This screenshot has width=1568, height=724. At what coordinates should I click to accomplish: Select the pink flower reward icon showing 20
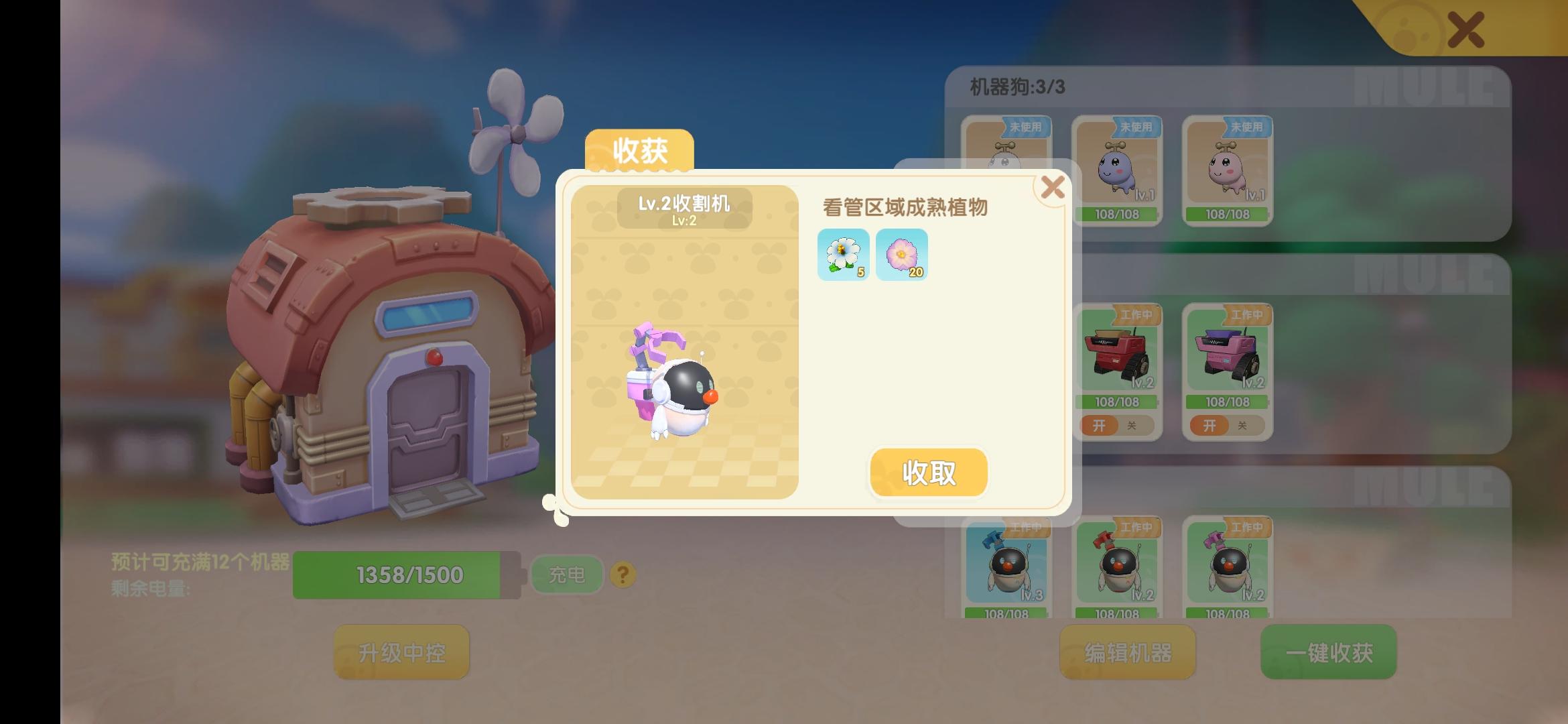click(901, 255)
